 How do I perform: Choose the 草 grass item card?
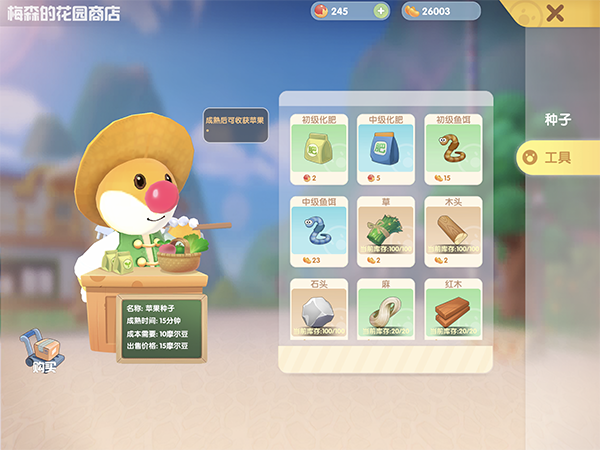(x=385, y=232)
